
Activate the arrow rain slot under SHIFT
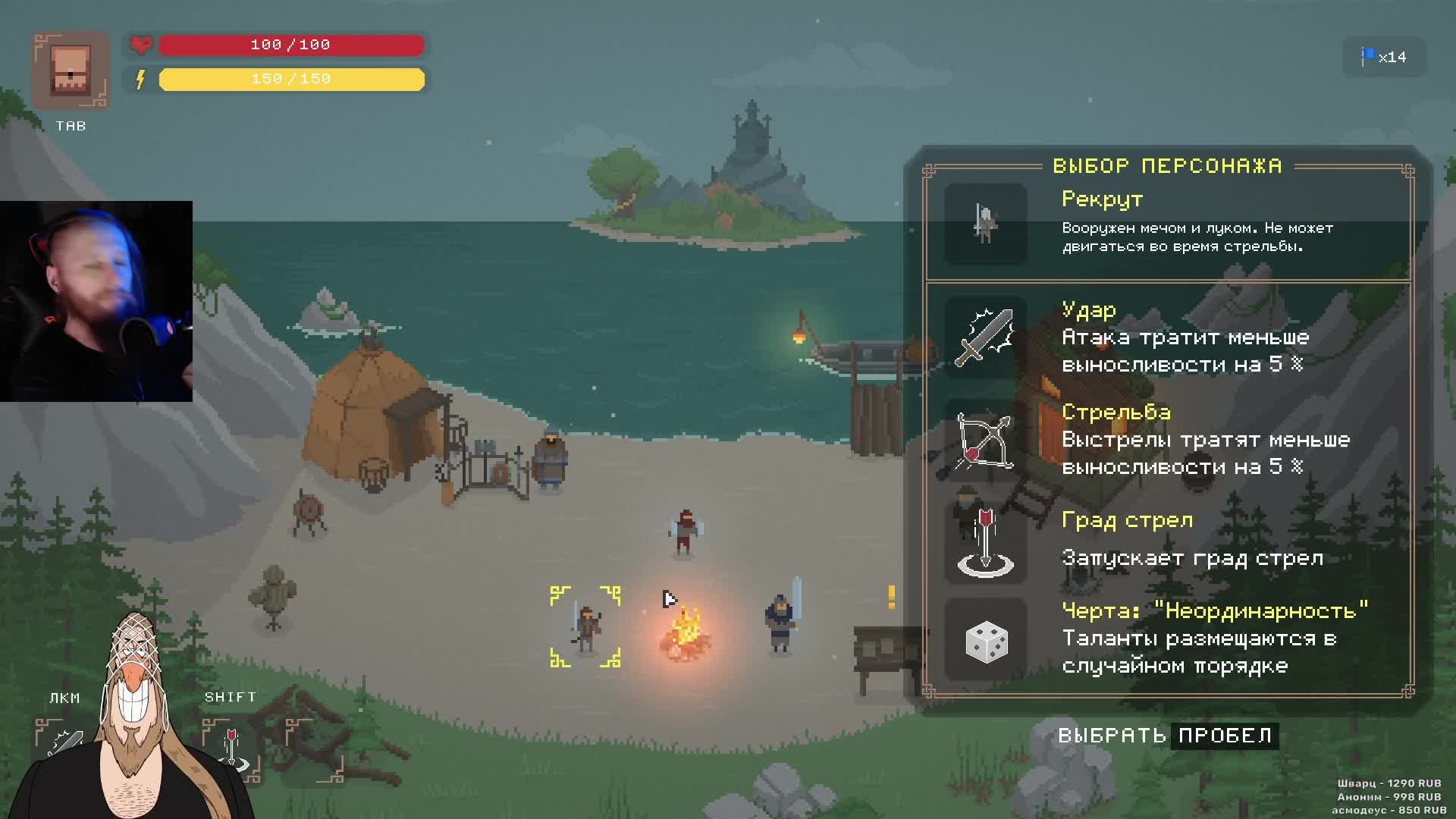(232, 748)
